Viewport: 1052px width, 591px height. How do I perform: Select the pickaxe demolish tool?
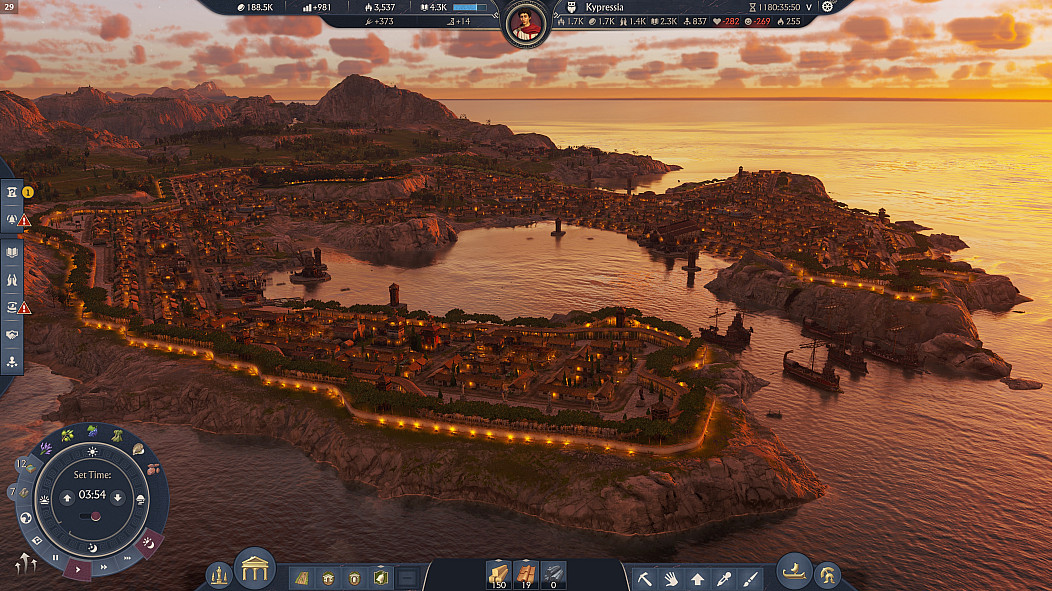tap(646, 577)
